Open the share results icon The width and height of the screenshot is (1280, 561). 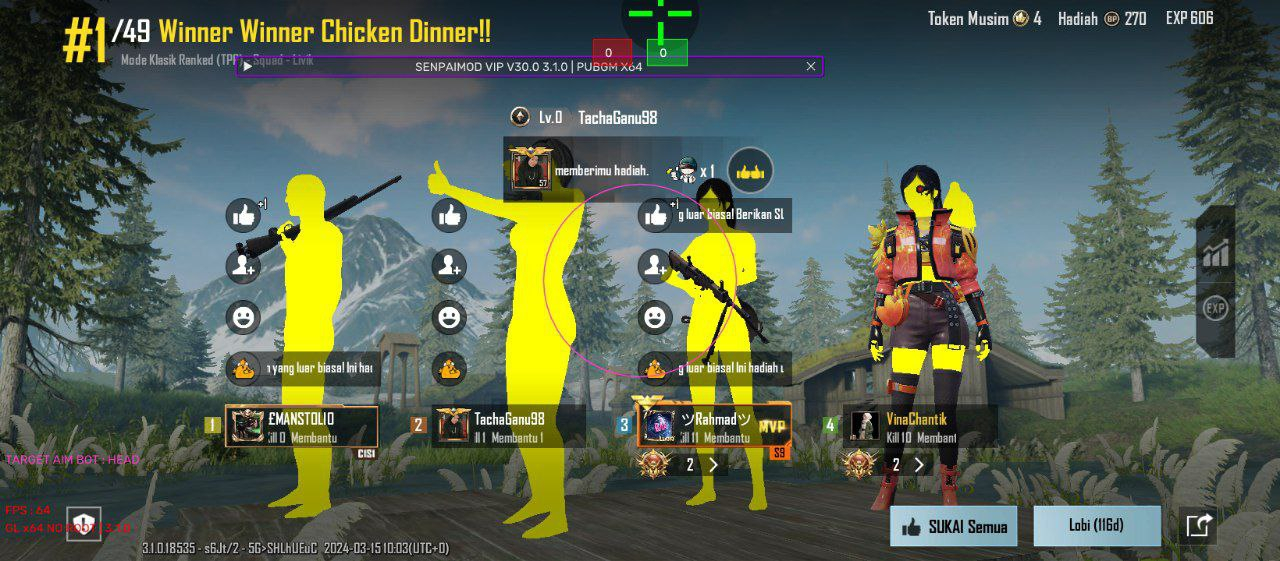1199,525
